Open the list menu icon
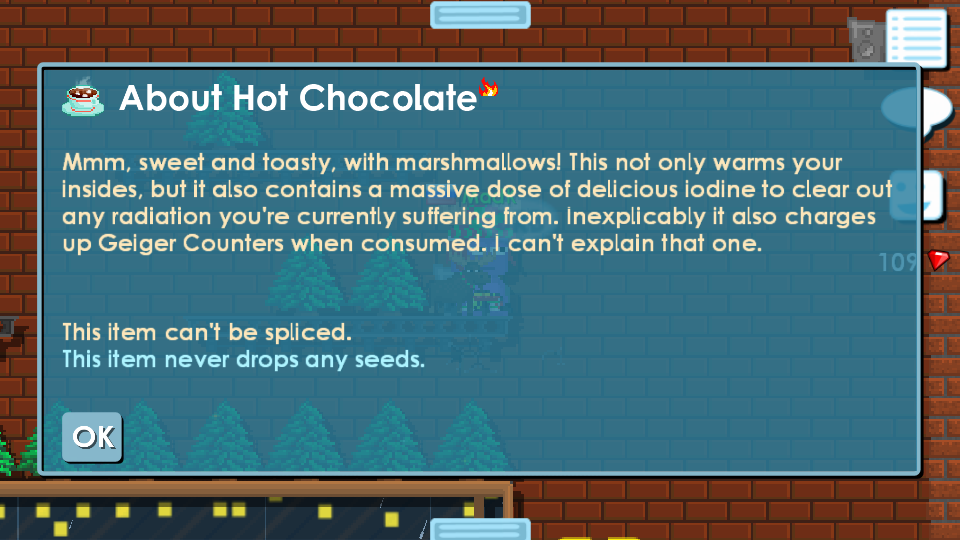Viewport: 960px width, 540px height. [x=915, y=38]
